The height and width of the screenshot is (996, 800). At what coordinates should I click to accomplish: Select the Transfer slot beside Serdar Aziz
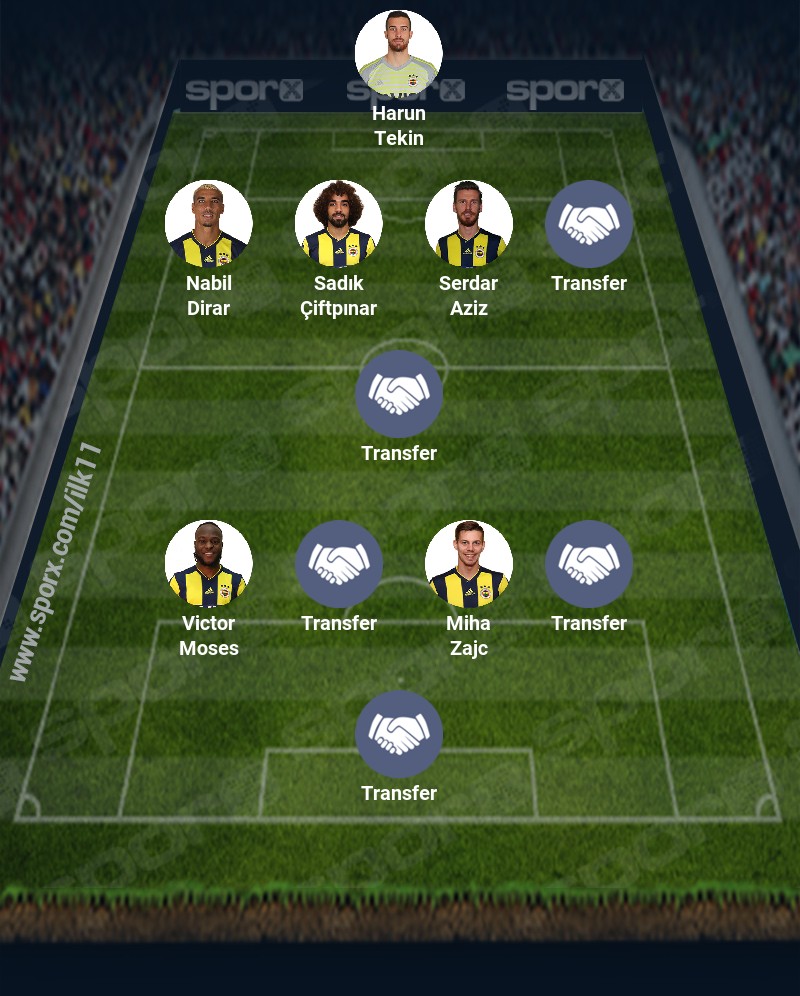point(589,224)
